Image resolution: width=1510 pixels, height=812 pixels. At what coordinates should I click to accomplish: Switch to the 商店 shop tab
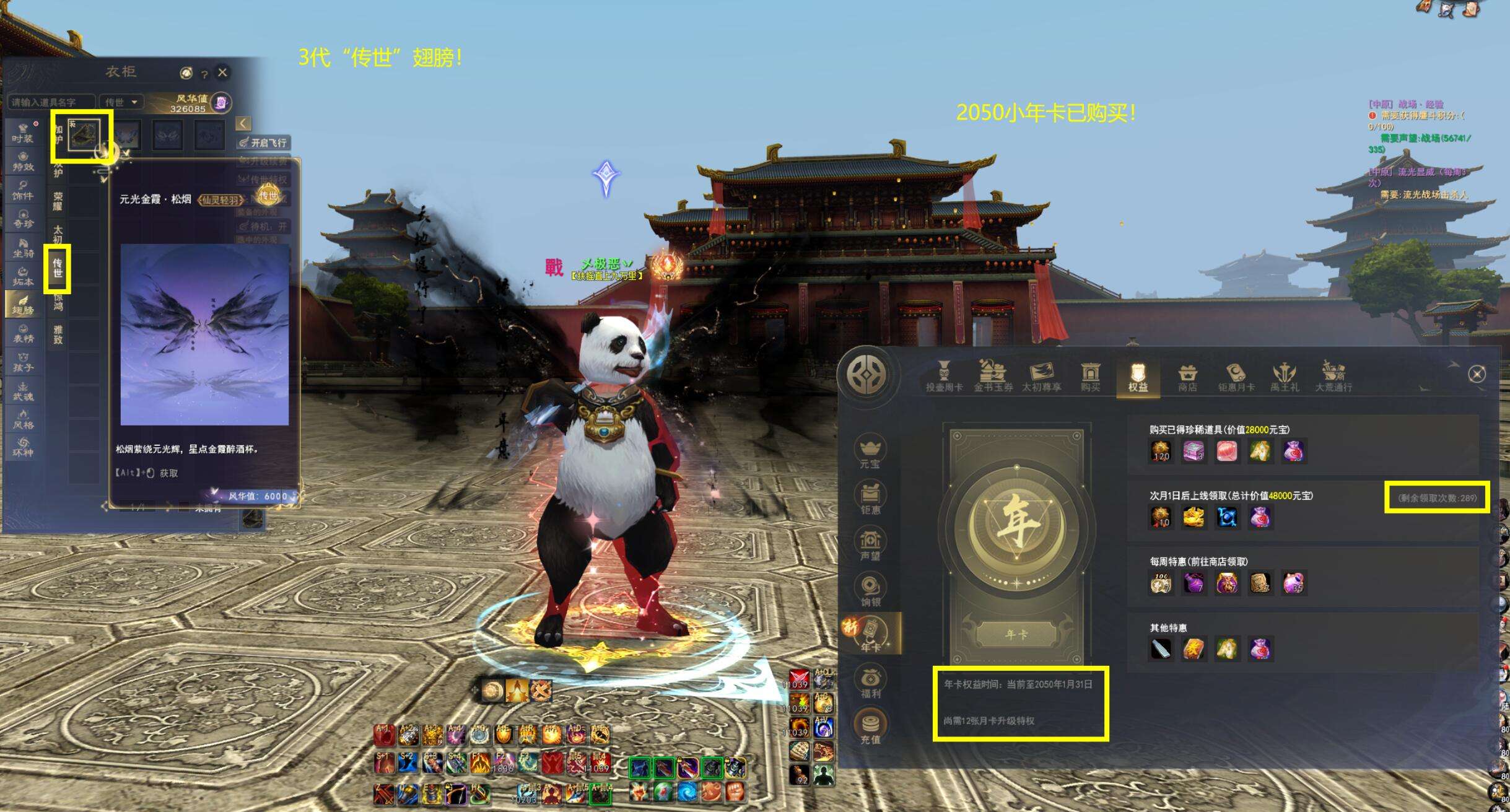(1187, 377)
